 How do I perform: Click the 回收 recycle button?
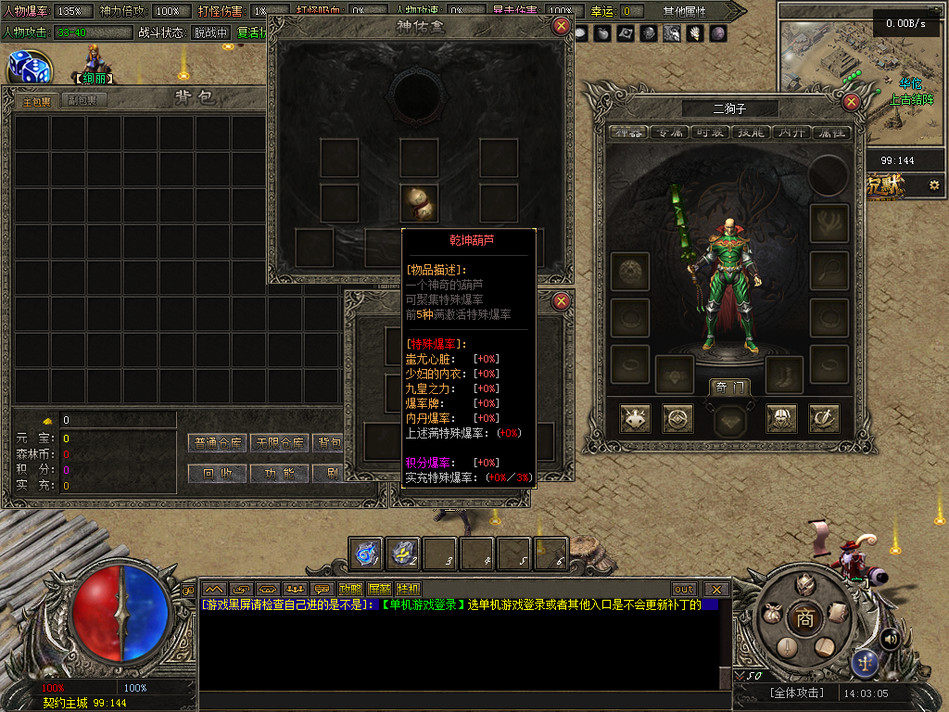[x=216, y=473]
